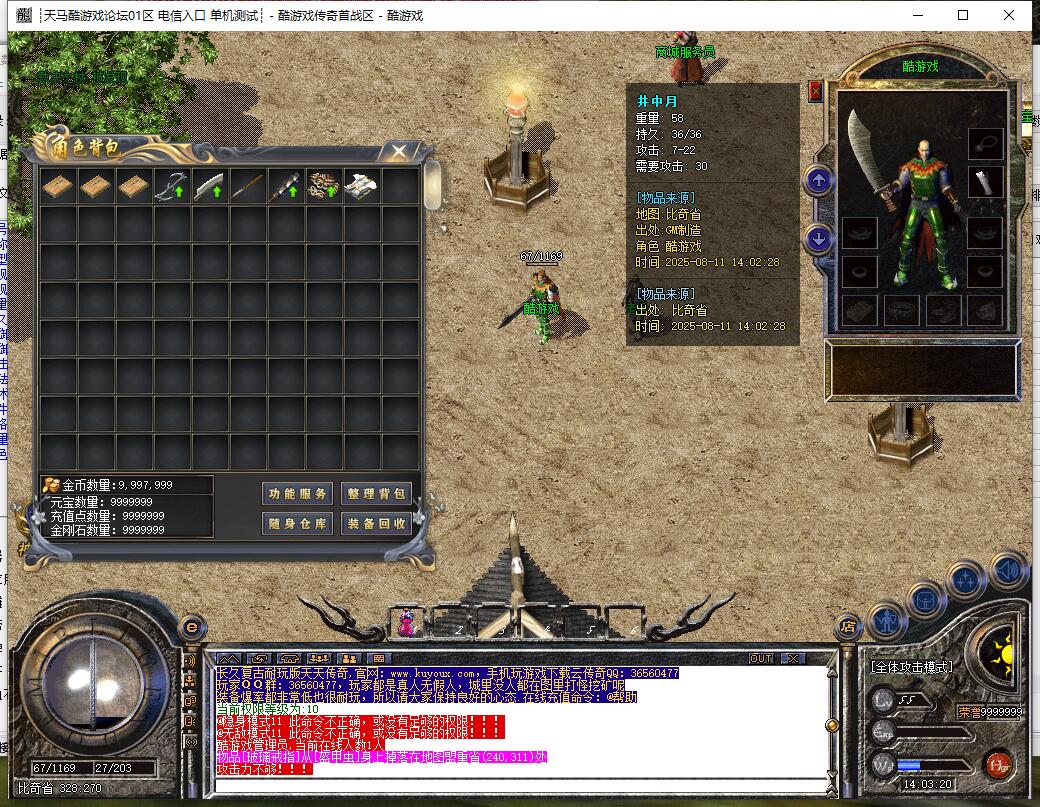Select the rope-bound armor item in the bag
This screenshot has height=807, width=1040.
coord(323,187)
